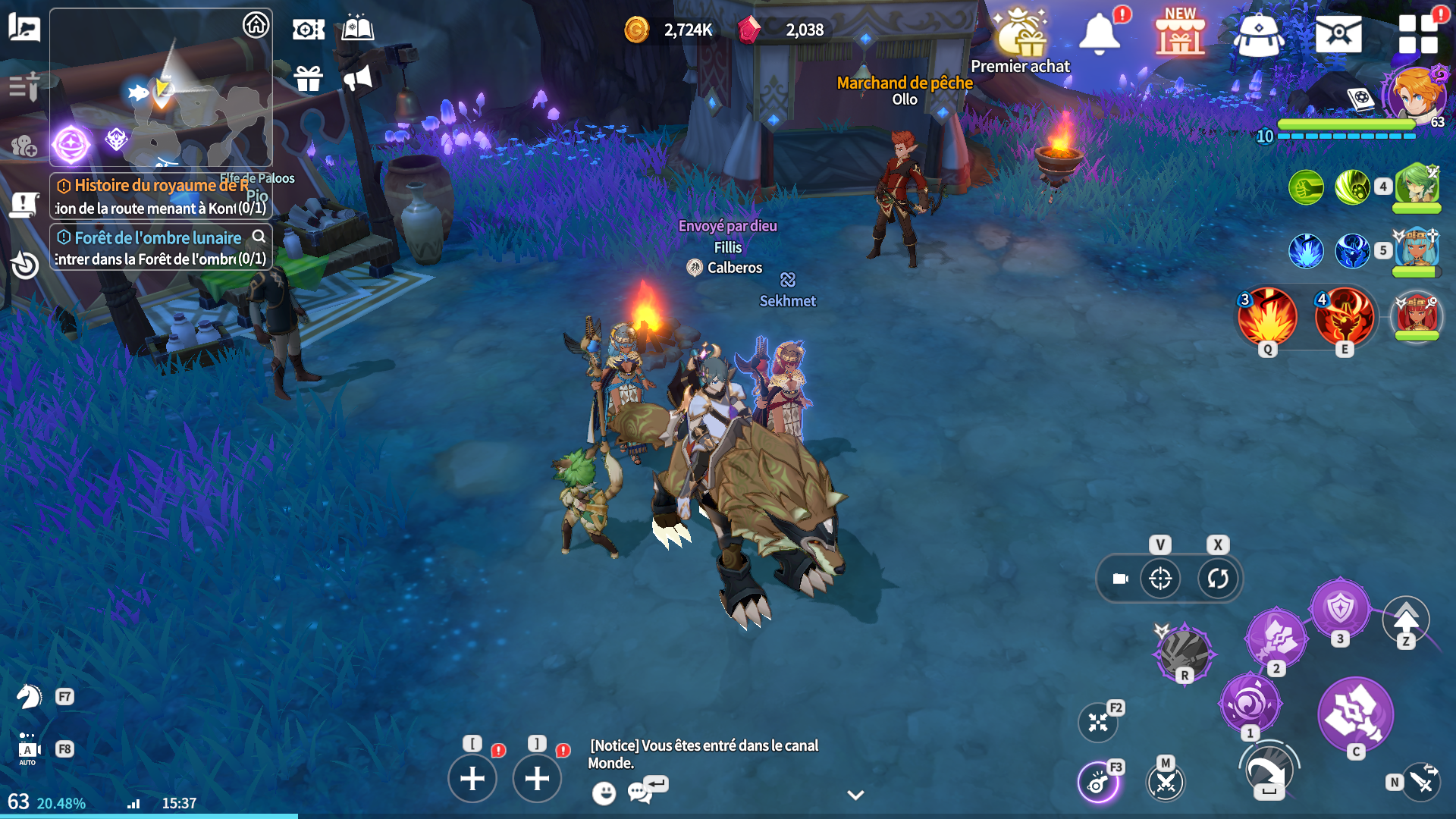The height and width of the screenshot is (819, 1456).
Task: Open the notifications bell
Action: (1100, 34)
